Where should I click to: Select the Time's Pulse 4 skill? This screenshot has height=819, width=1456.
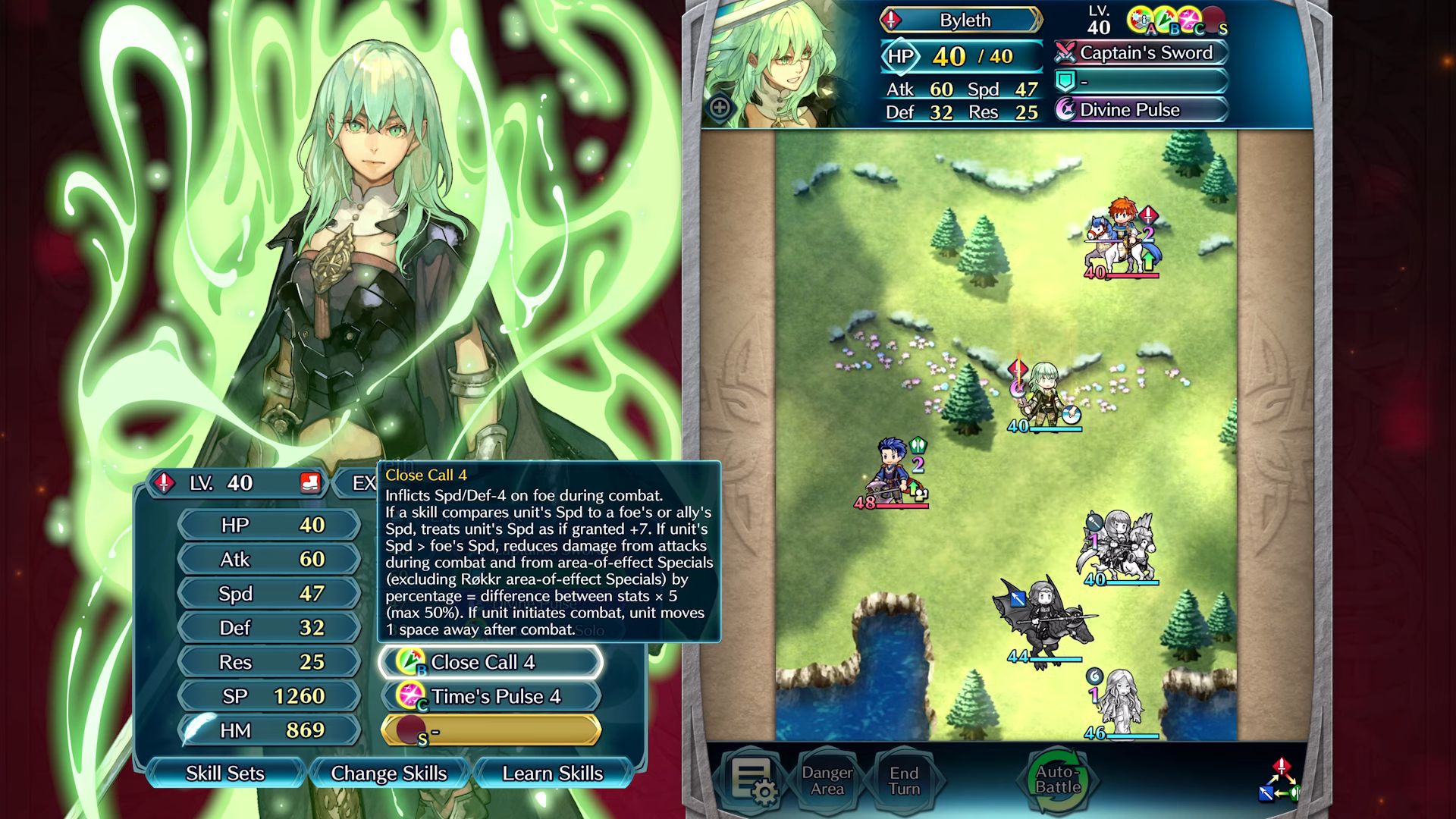click(491, 696)
